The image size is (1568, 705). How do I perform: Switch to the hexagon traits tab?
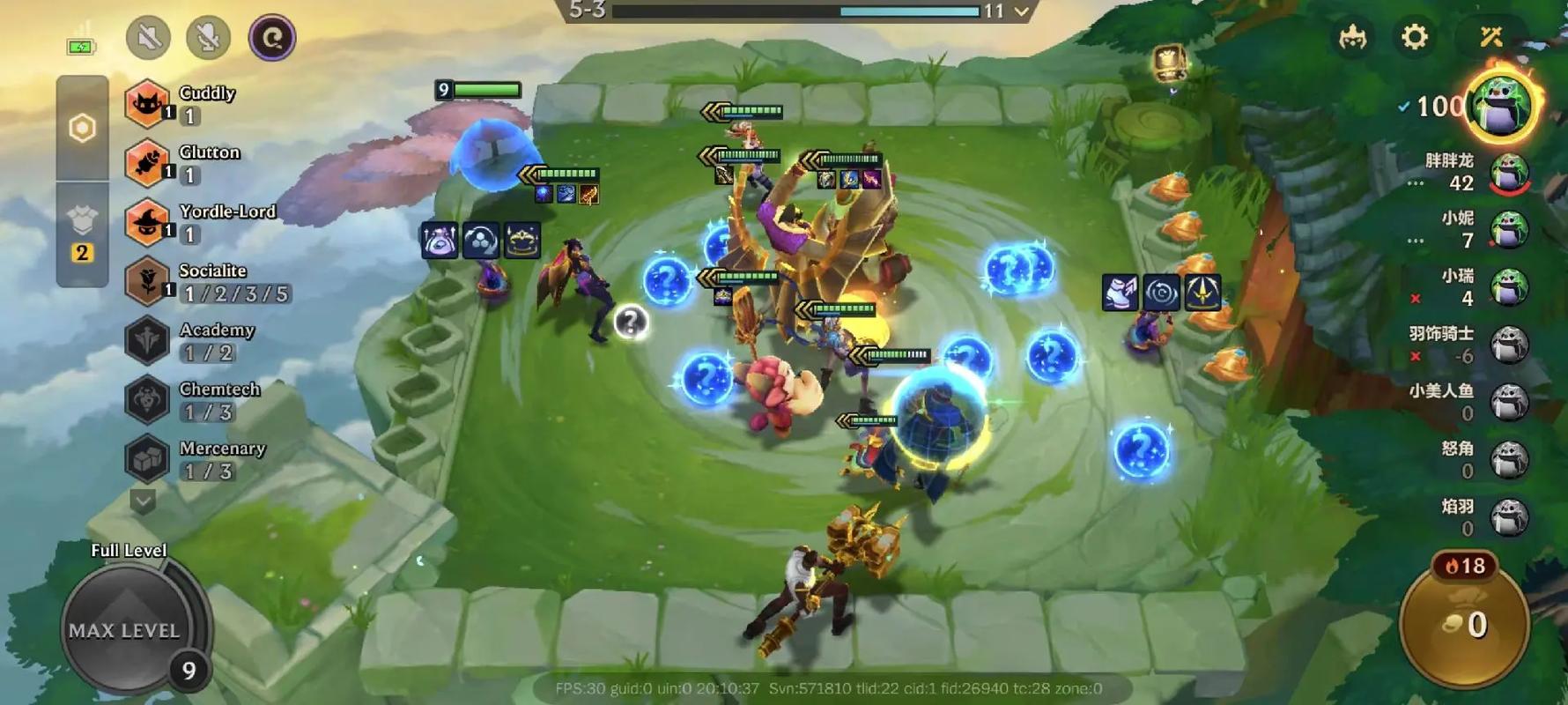coord(83,129)
